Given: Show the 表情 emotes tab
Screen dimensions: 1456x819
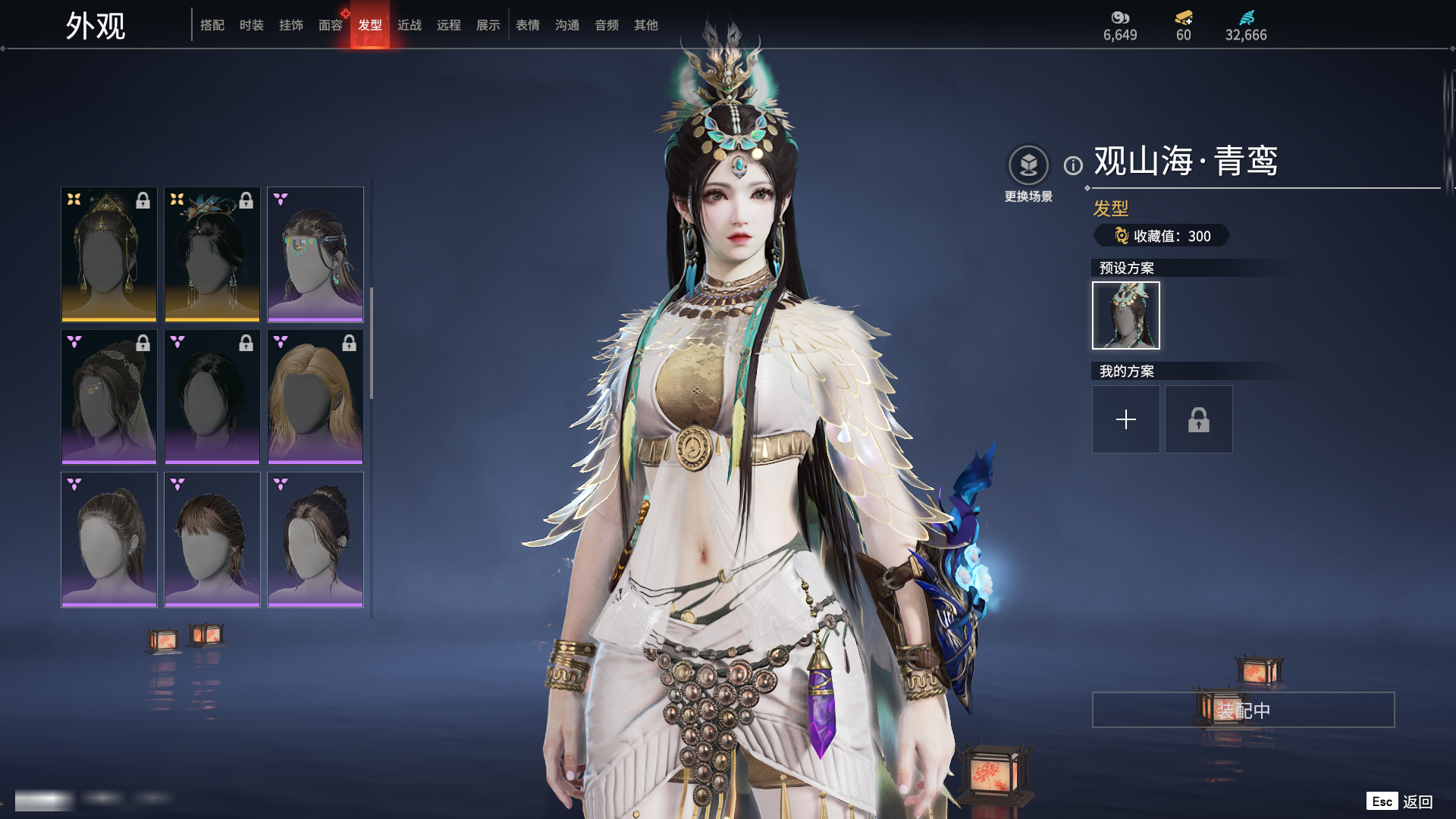Looking at the screenshot, I should point(528,25).
